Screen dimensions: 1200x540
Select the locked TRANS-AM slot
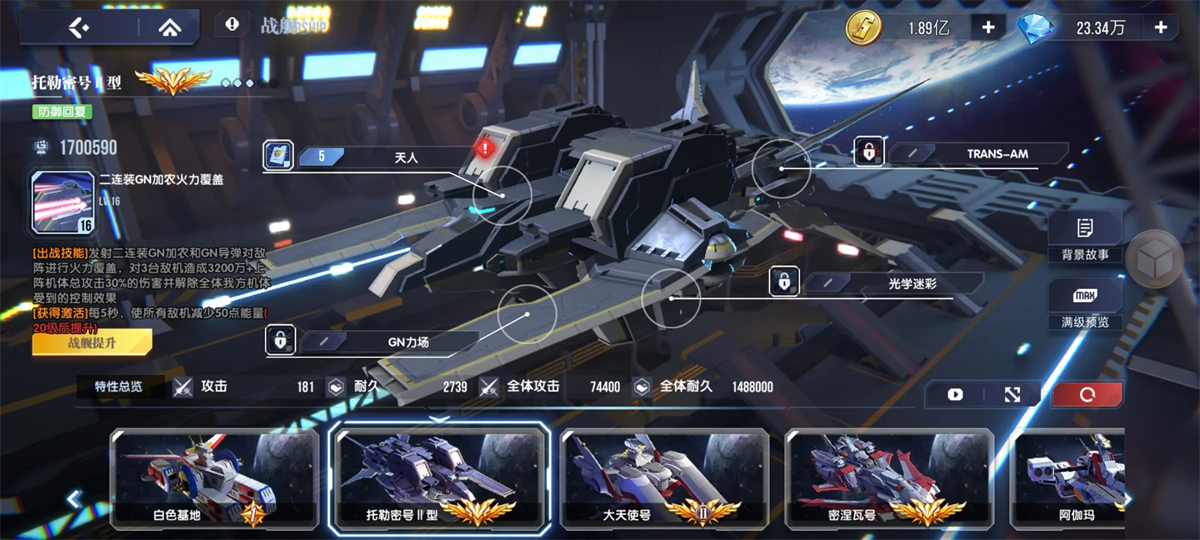(x=960, y=153)
